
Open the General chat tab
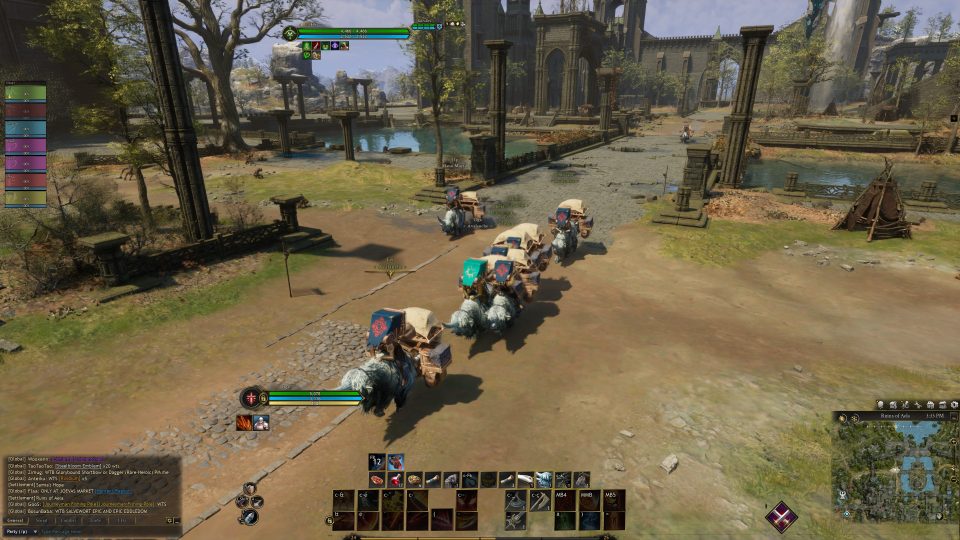15,520
